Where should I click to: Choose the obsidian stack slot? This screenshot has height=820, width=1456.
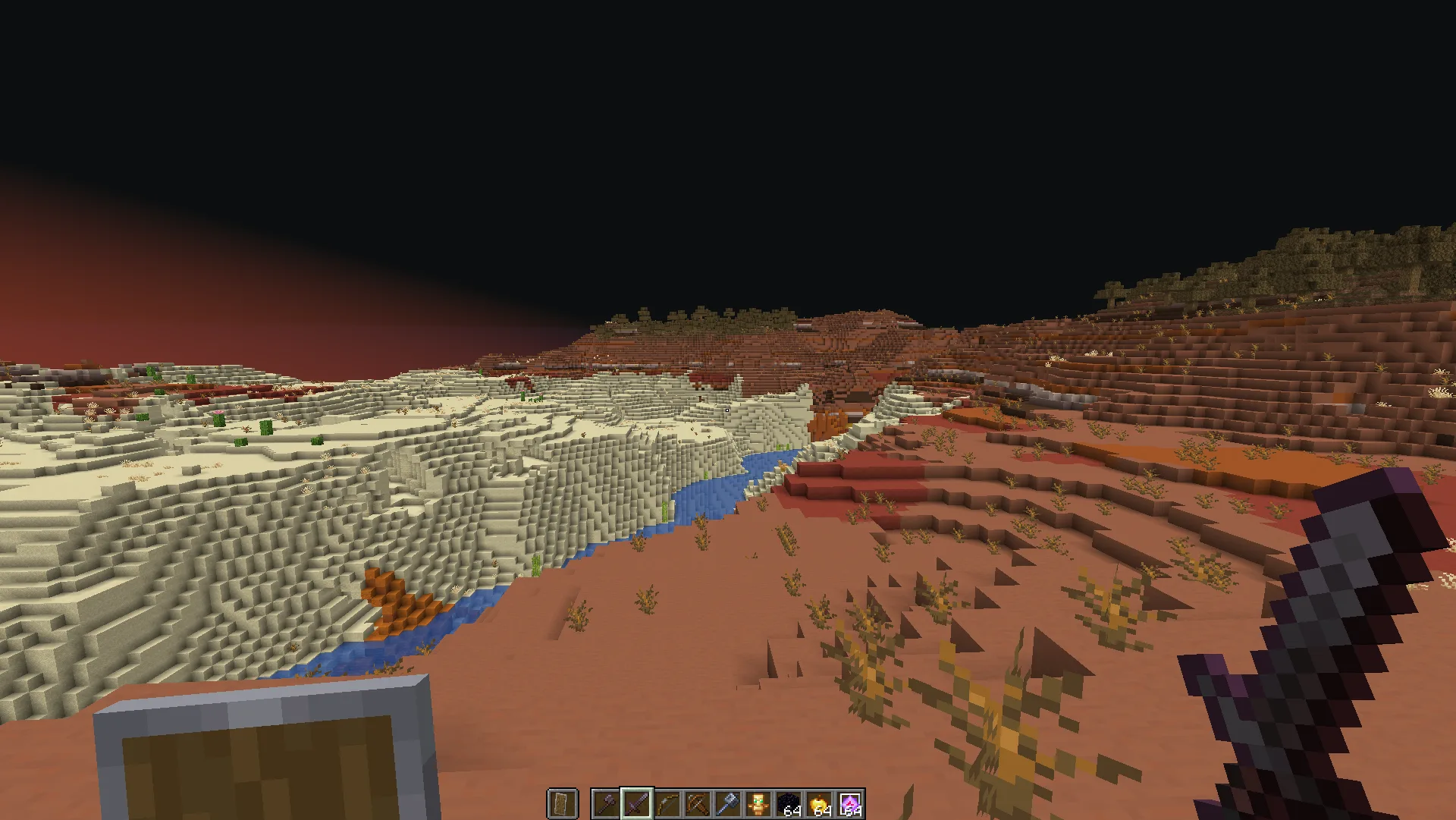click(789, 804)
